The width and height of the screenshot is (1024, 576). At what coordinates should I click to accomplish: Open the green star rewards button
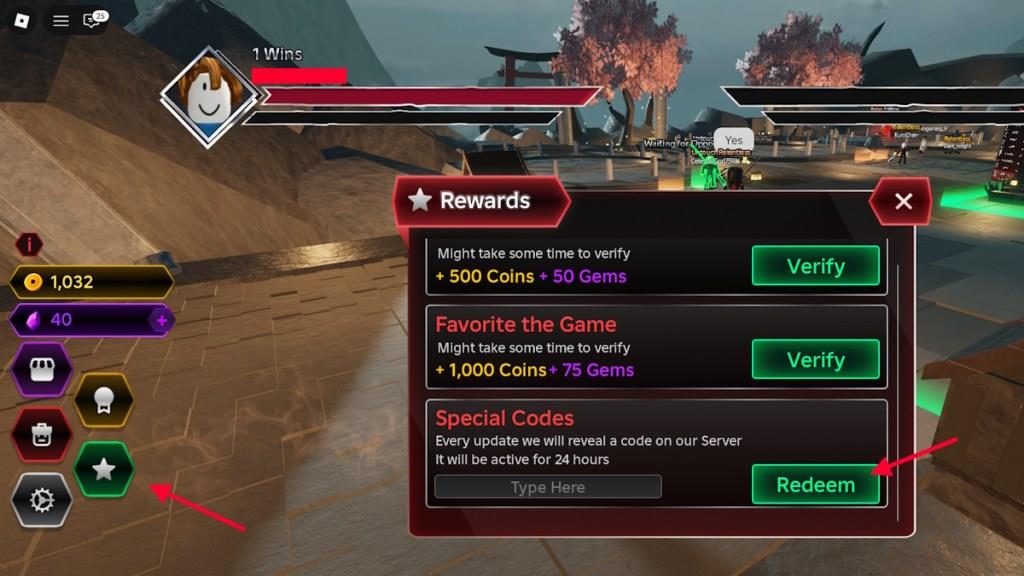tap(104, 469)
